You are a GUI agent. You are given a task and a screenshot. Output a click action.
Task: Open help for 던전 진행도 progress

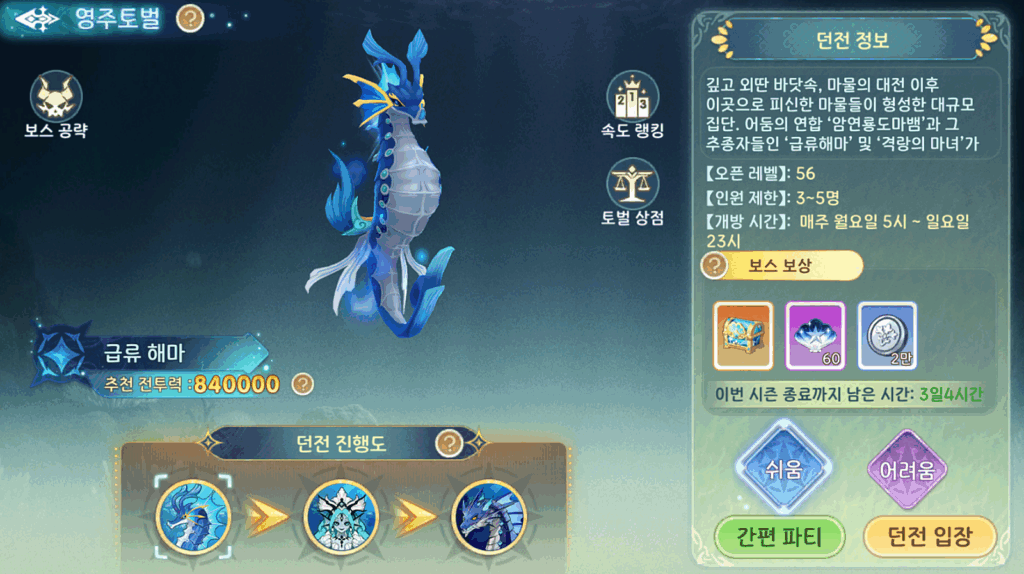[x=450, y=442]
